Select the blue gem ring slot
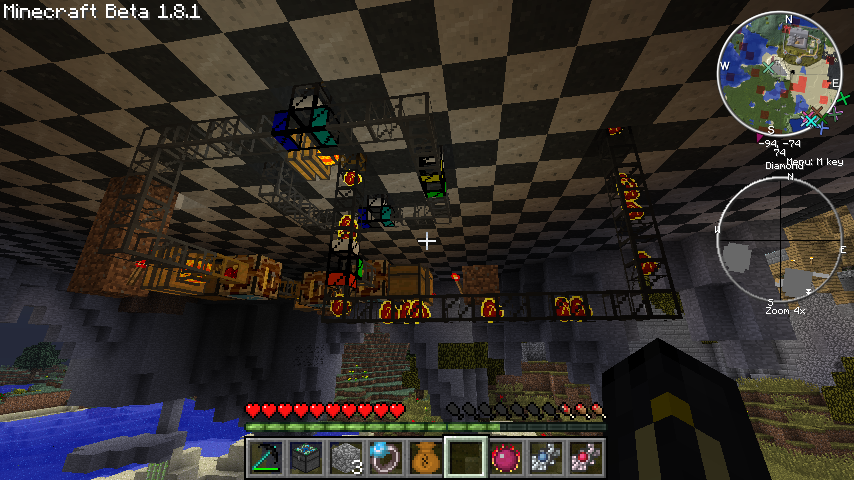This screenshot has width=854, height=480. [x=385, y=458]
